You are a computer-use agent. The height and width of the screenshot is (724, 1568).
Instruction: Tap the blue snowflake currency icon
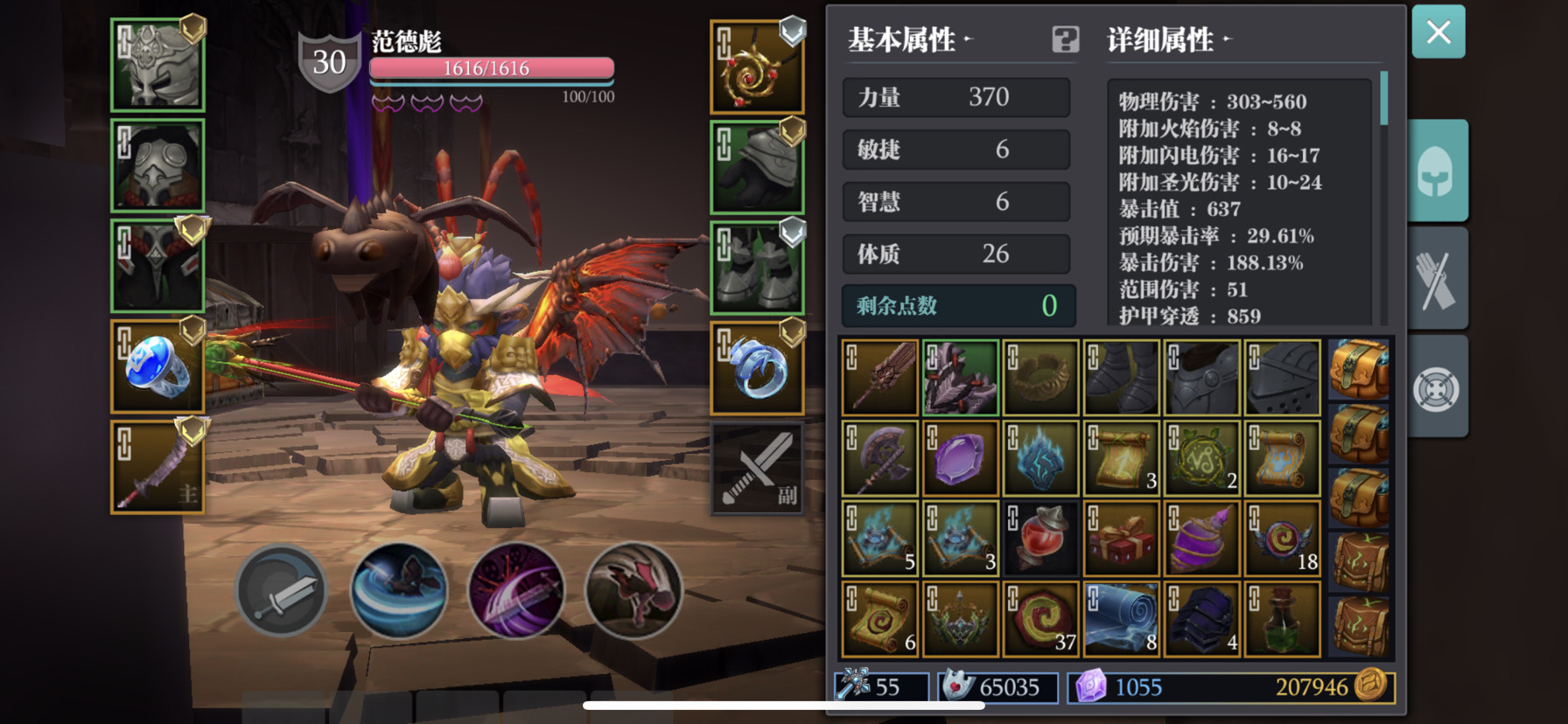(853, 688)
